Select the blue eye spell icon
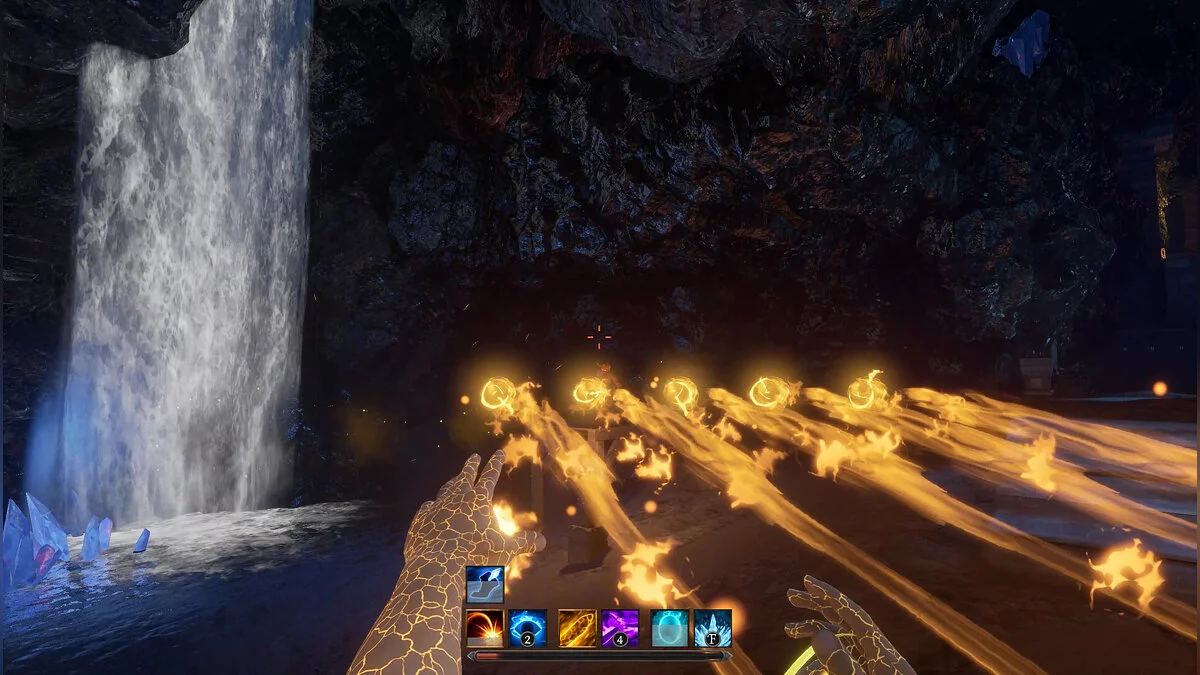 (527, 628)
